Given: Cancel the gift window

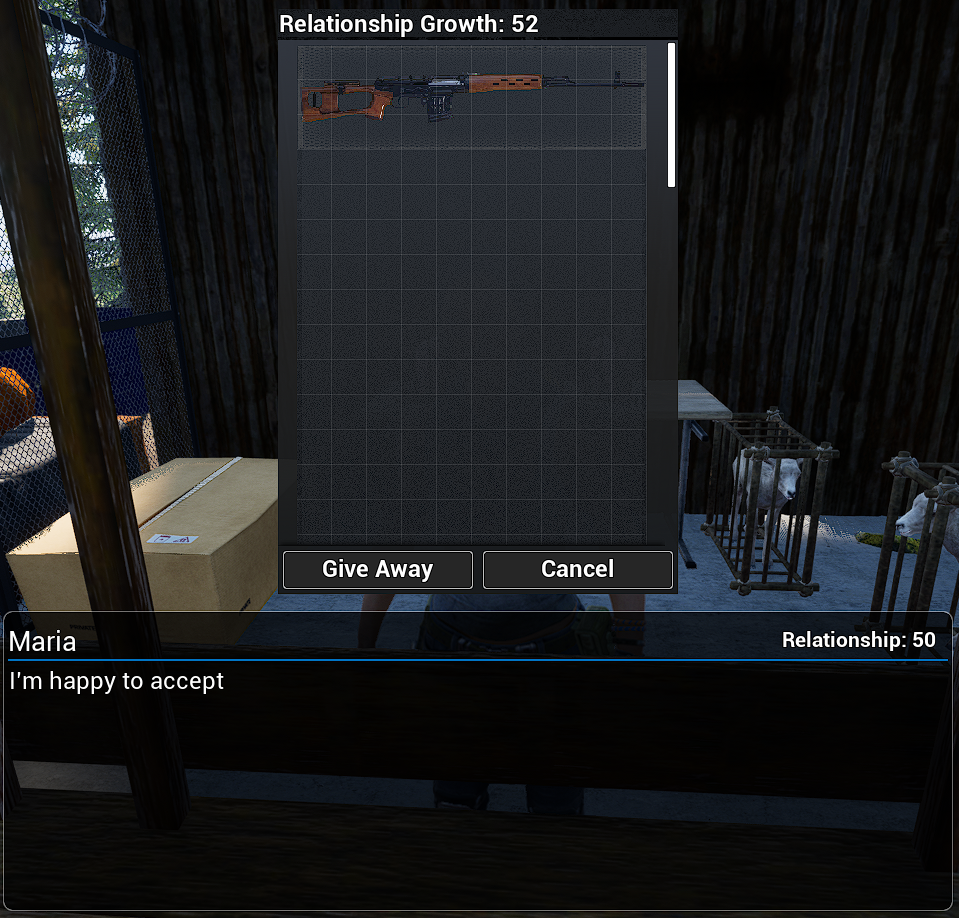Looking at the screenshot, I should (577, 569).
